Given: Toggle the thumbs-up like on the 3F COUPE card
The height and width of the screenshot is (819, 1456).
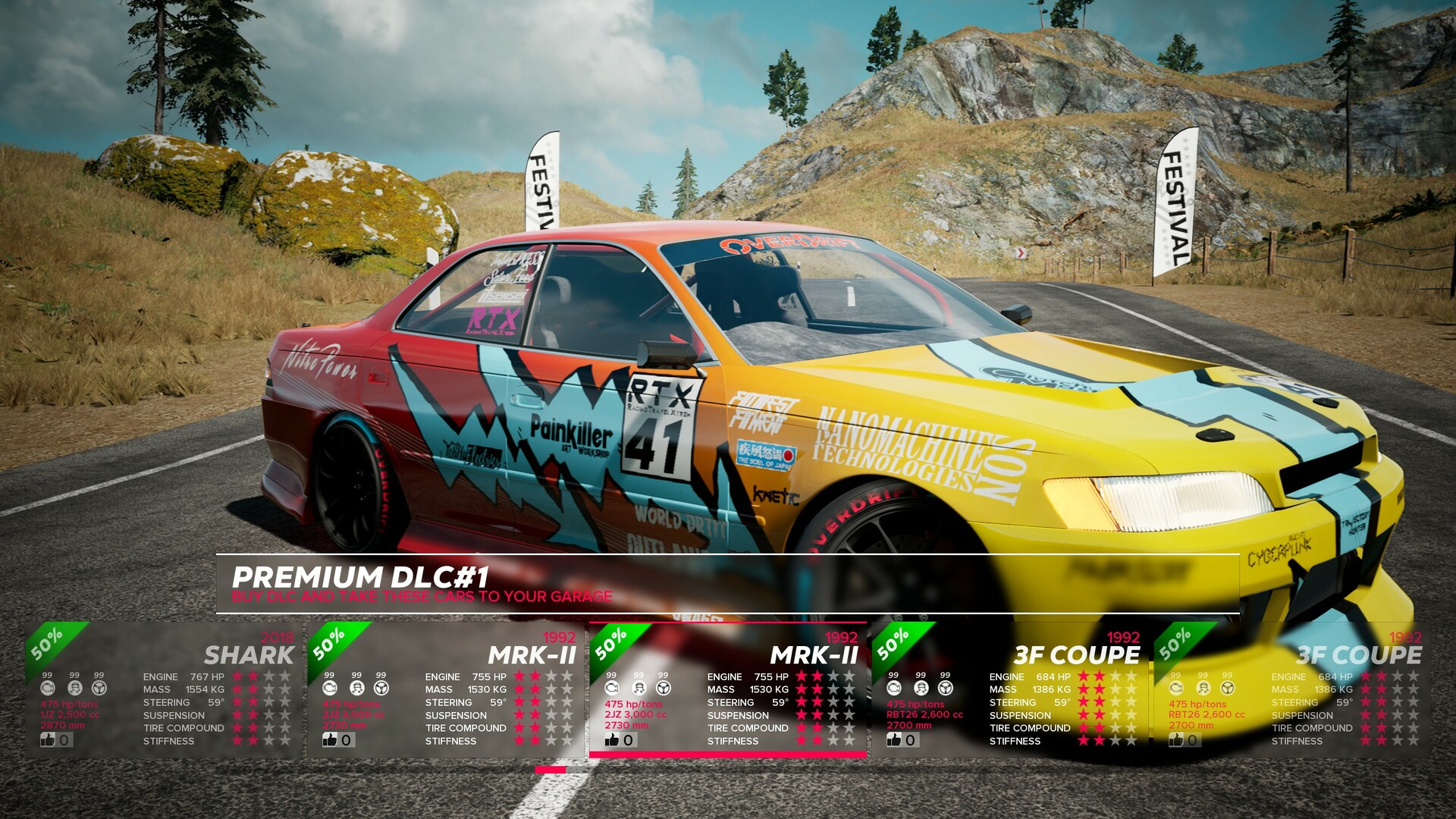Looking at the screenshot, I should 896,739.
